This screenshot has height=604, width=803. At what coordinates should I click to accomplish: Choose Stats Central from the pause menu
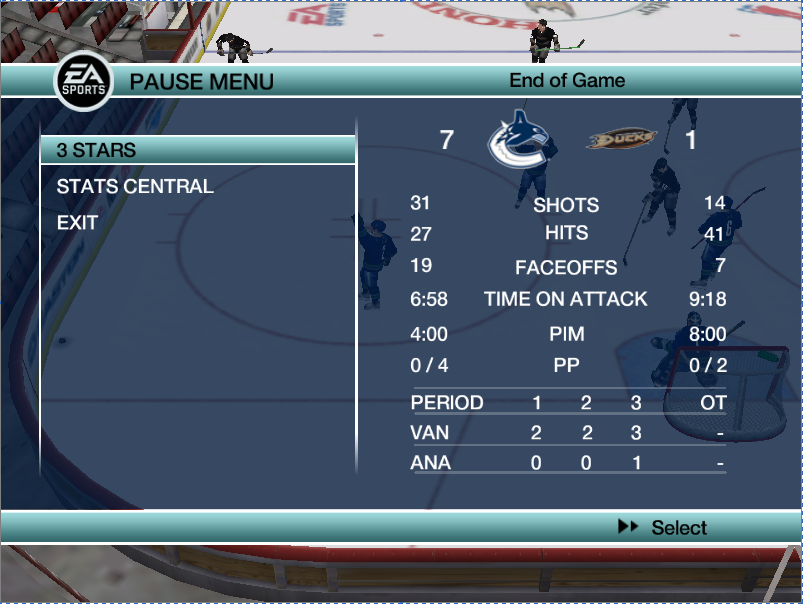coord(135,187)
